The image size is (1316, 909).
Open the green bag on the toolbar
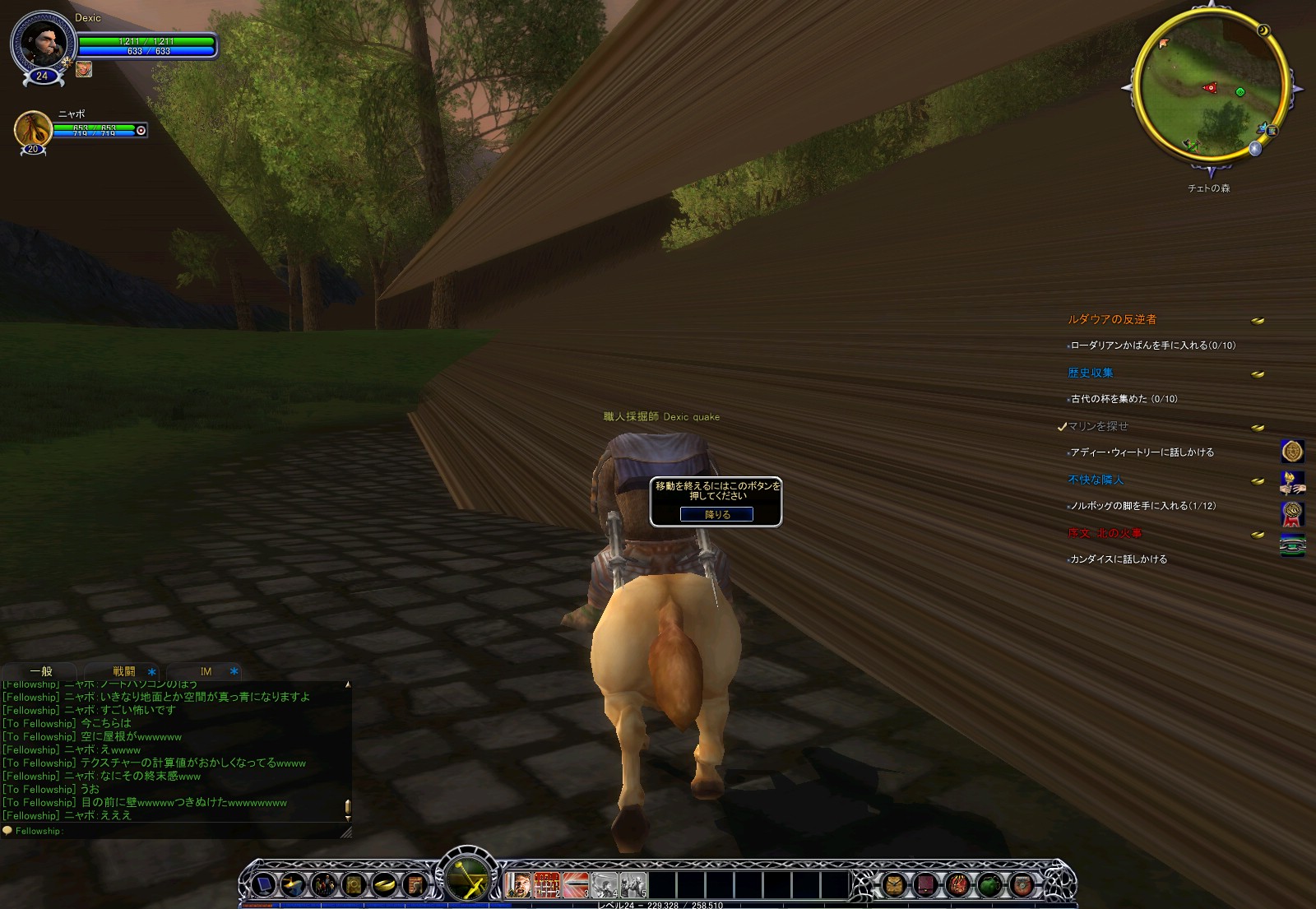pyautogui.click(x=989, y=885)
